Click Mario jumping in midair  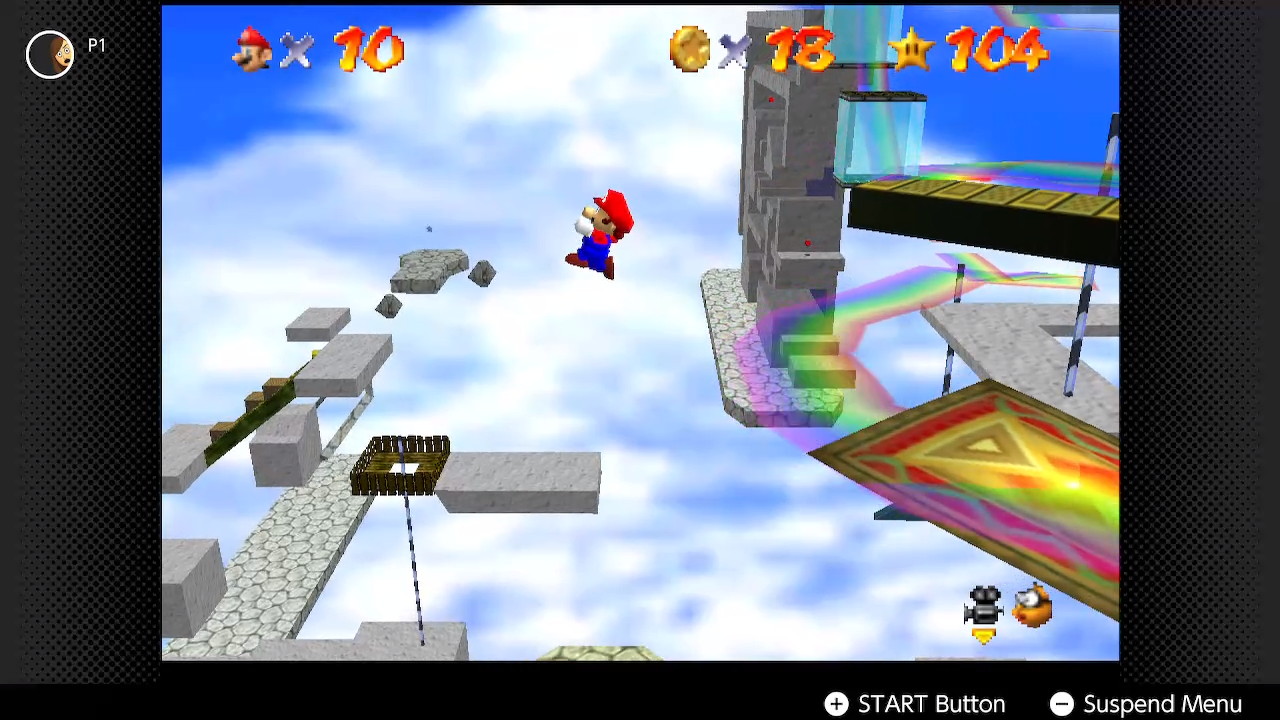click(x=600, y=230)
